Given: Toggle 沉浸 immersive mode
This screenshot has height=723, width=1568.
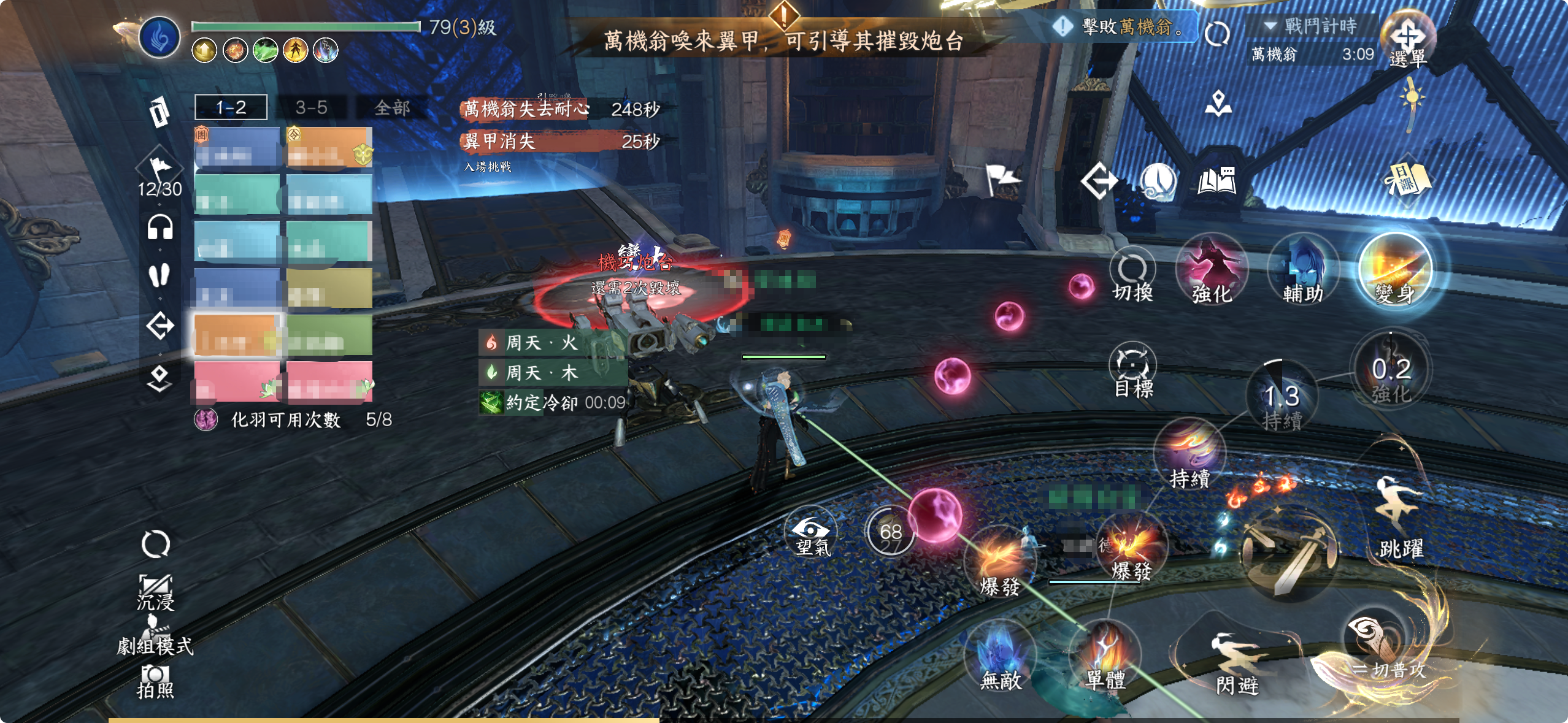Looking at the screenshot, I should [x=155, y=592].
